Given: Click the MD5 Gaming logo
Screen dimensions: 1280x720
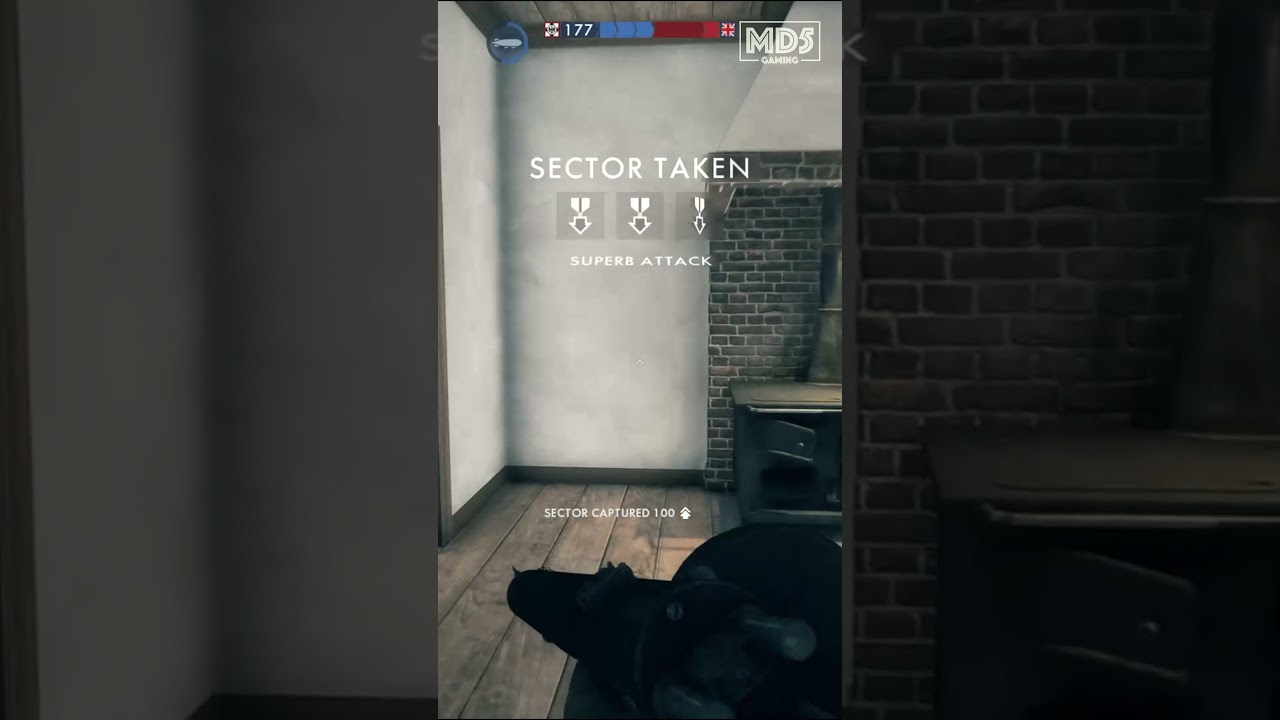Looking at the screenshot, I should [x=780, y=42].
